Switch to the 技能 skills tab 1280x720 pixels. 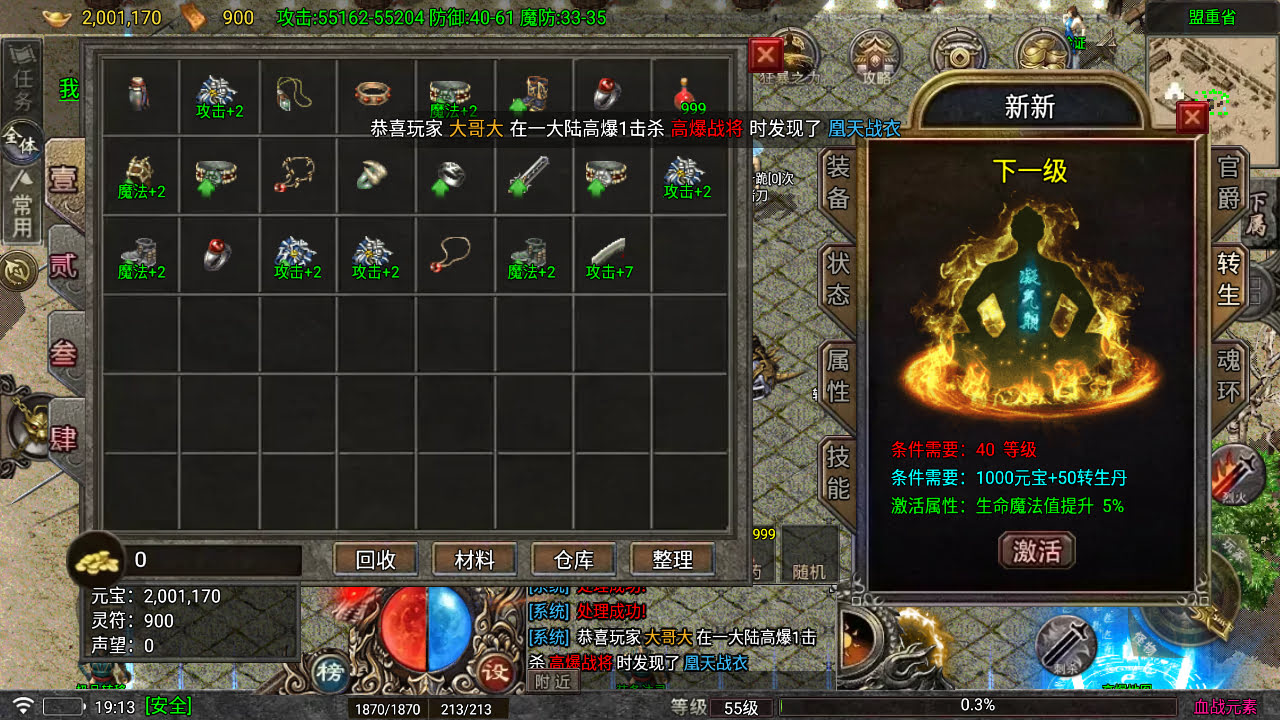838,471
